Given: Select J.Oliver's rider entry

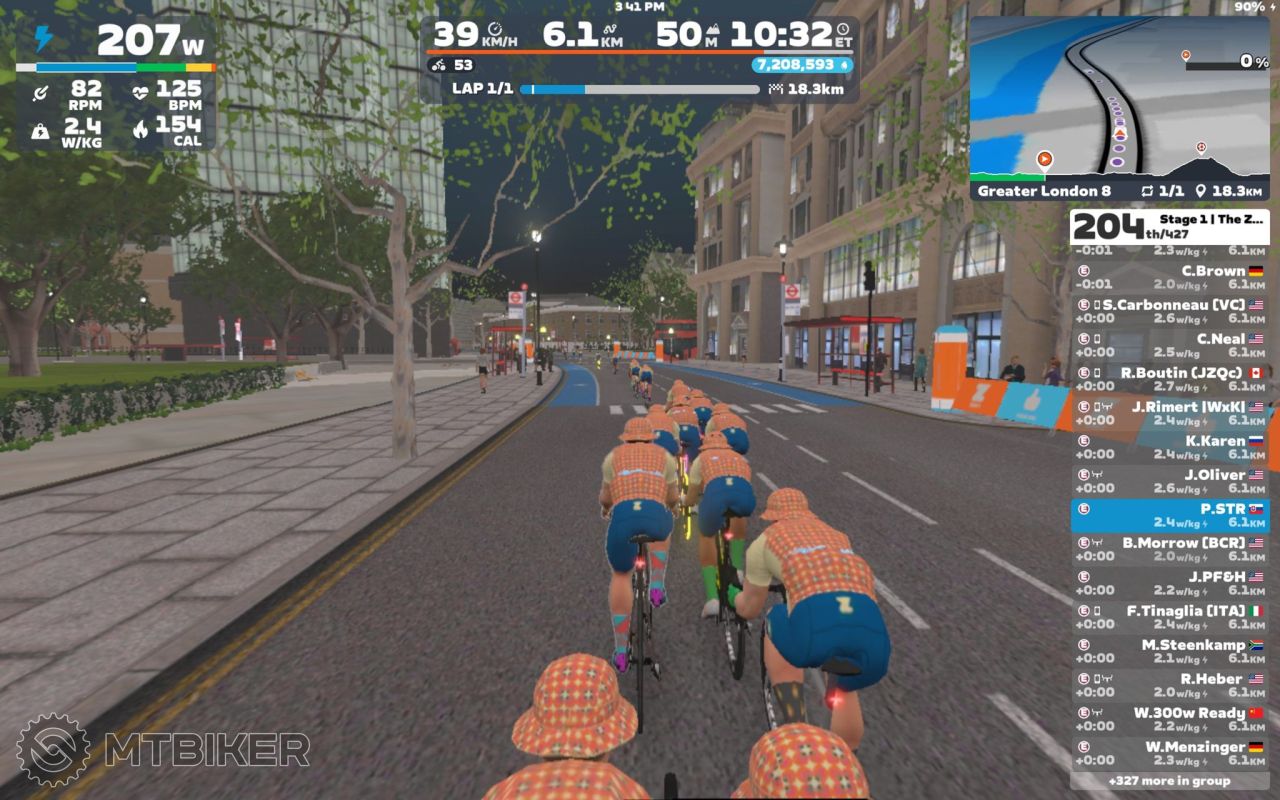Looking at the screenshot, I should [x=1170, y=481].
